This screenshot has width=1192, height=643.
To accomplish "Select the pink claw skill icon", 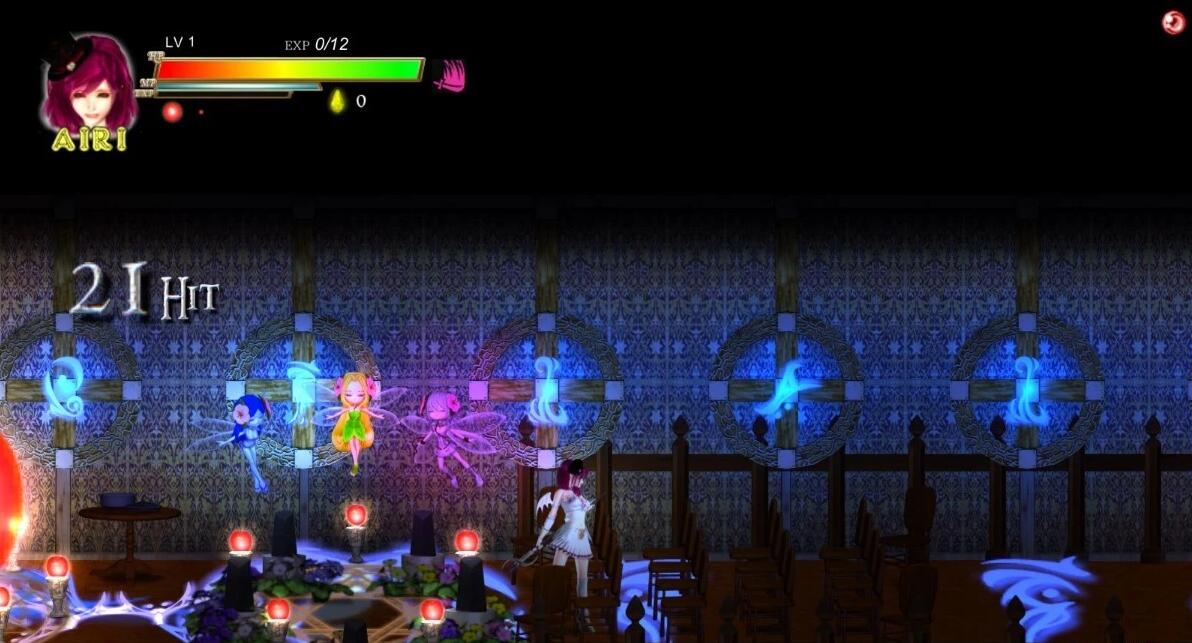I will [x=450, y=75].
